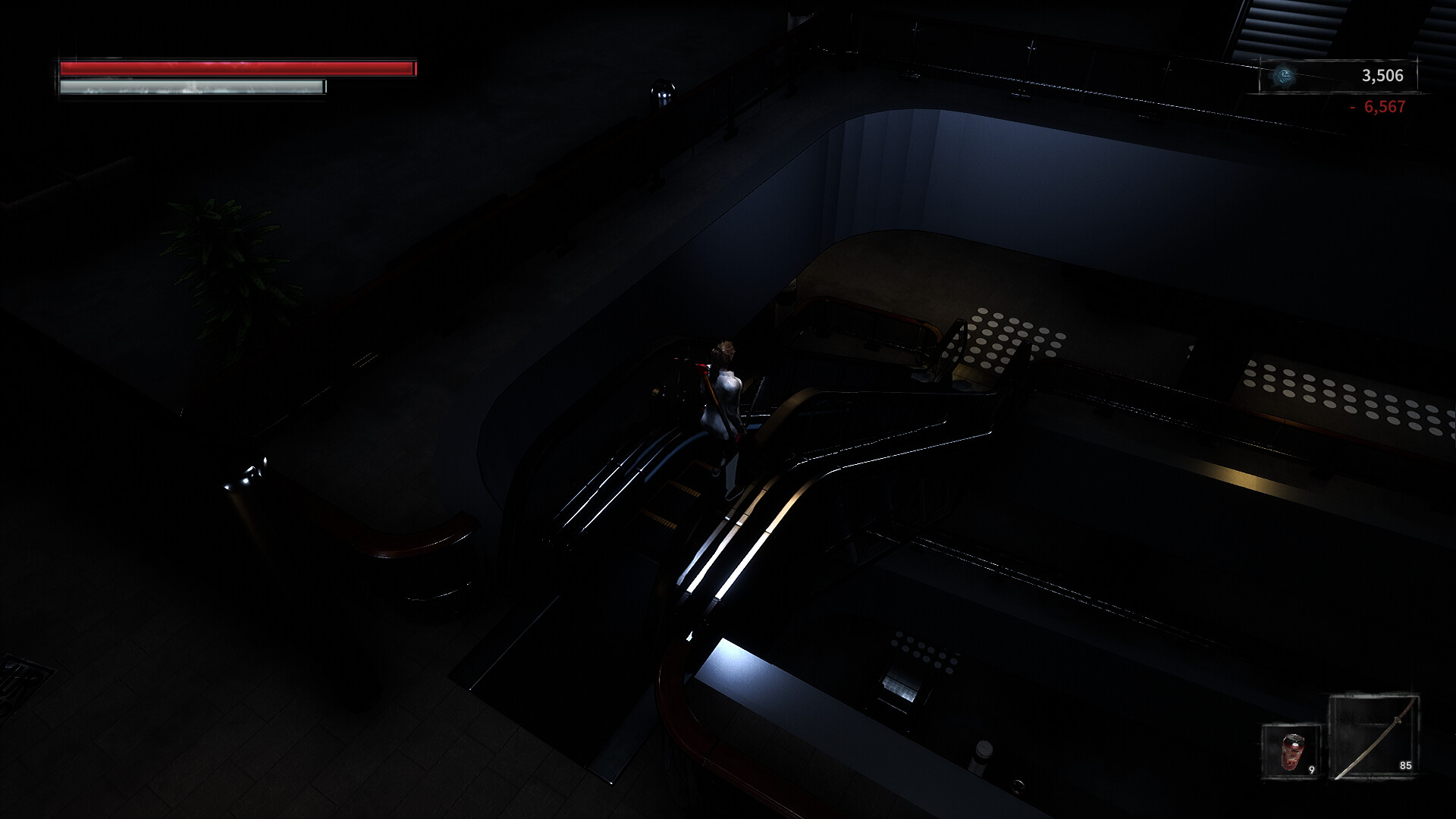Select the katana weapon slot
Image resolution: width=1456 pixels, height=819 pixels.
pos(1373,738)
